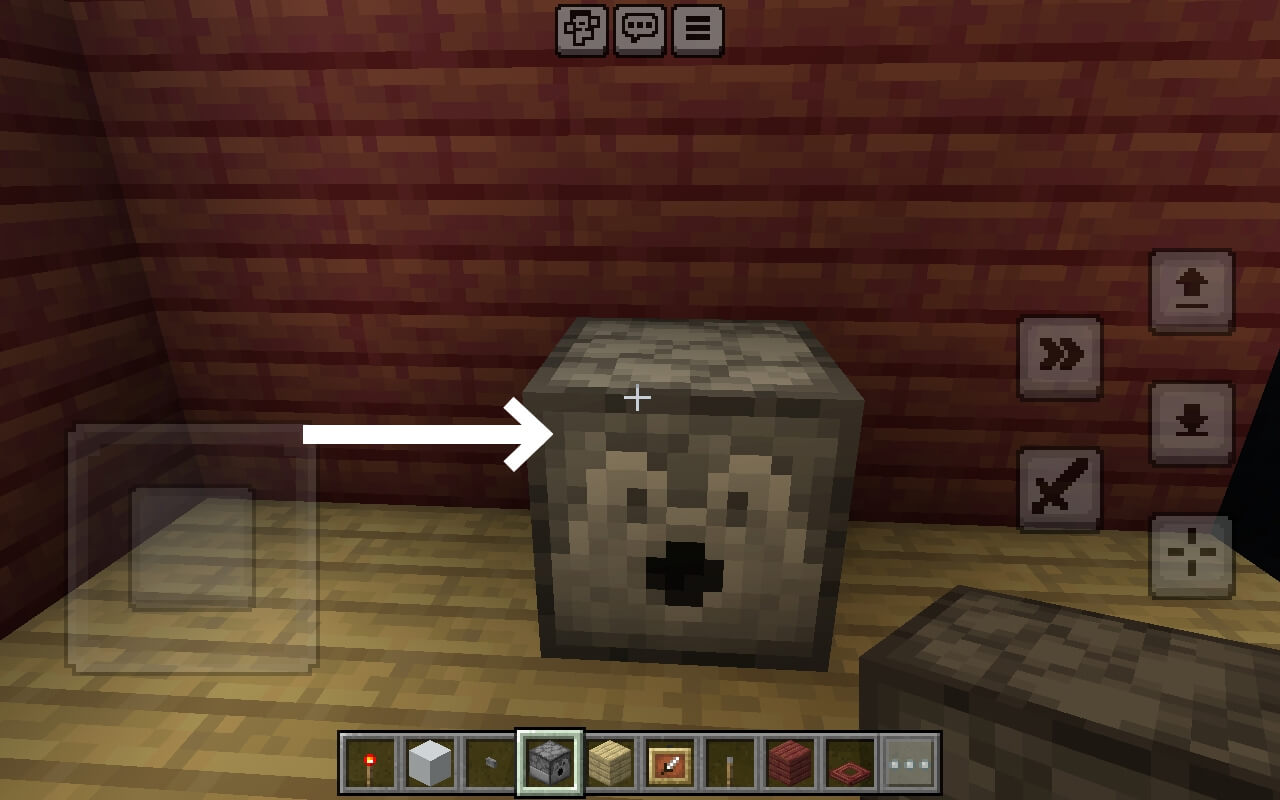Open the pause menu (three lines)
This screenshot has height=800, width=1280.
698,30
